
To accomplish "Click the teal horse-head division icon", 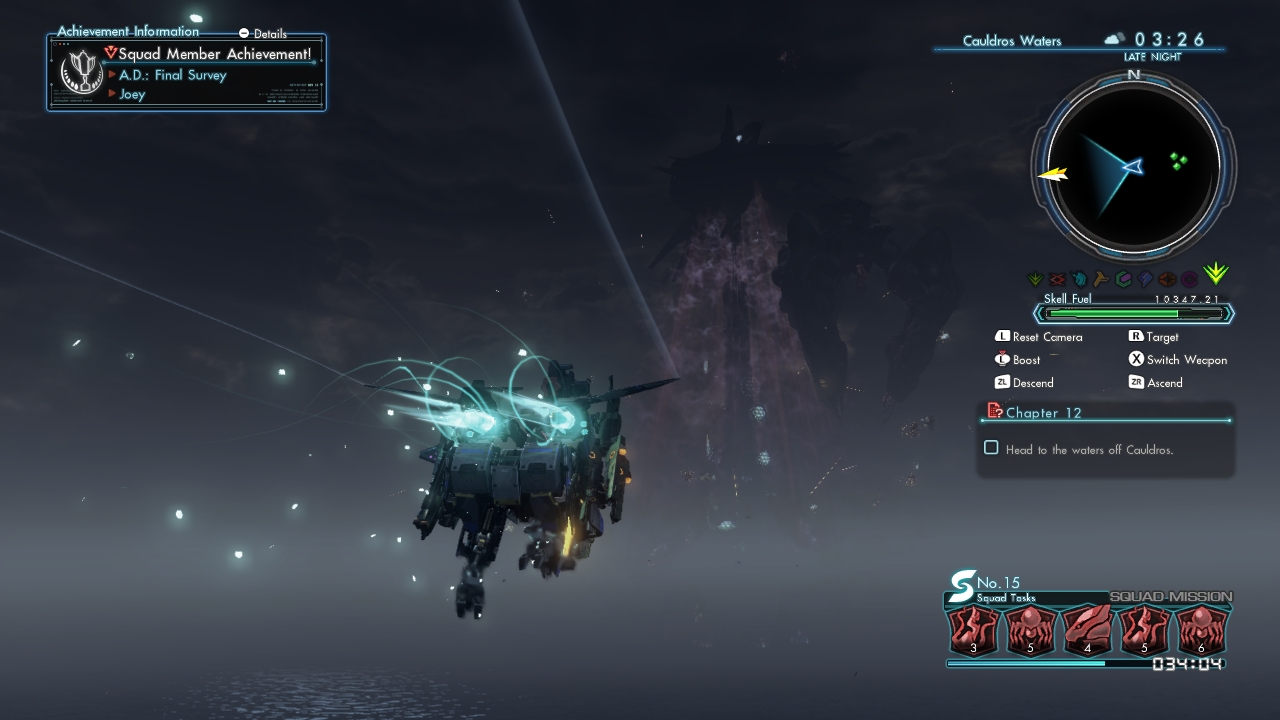I will point(1079,280).
